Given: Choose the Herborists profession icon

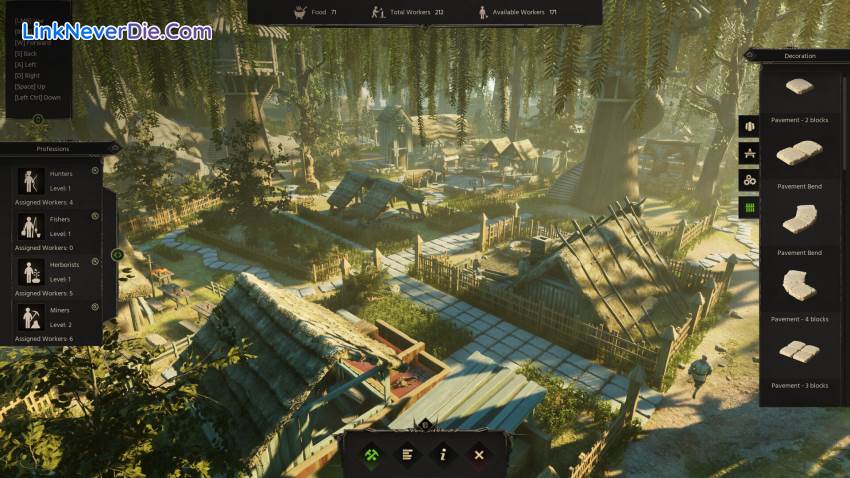Looking at the screenshot, I should 29,272.
